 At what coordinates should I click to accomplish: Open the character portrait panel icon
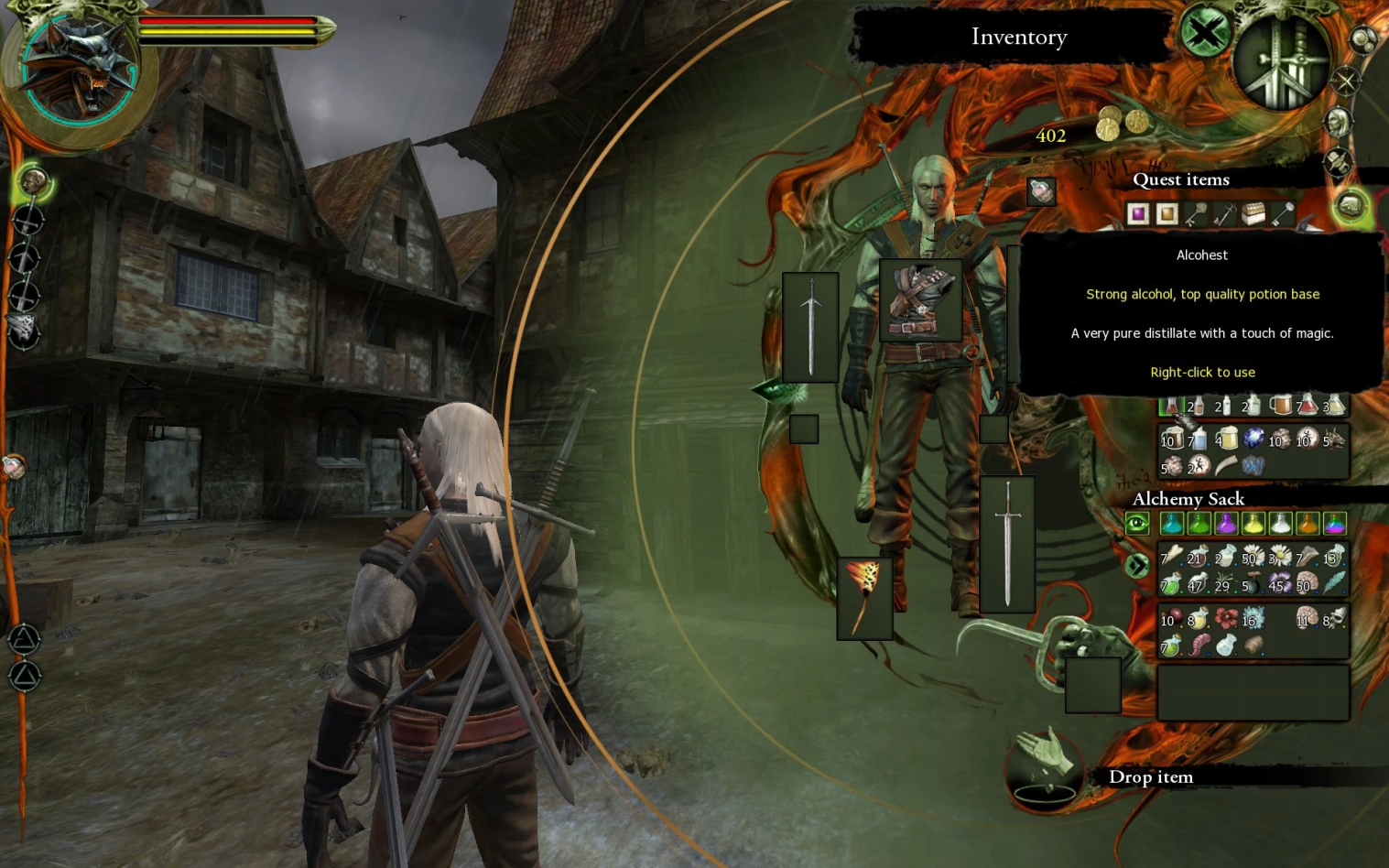1338,121
